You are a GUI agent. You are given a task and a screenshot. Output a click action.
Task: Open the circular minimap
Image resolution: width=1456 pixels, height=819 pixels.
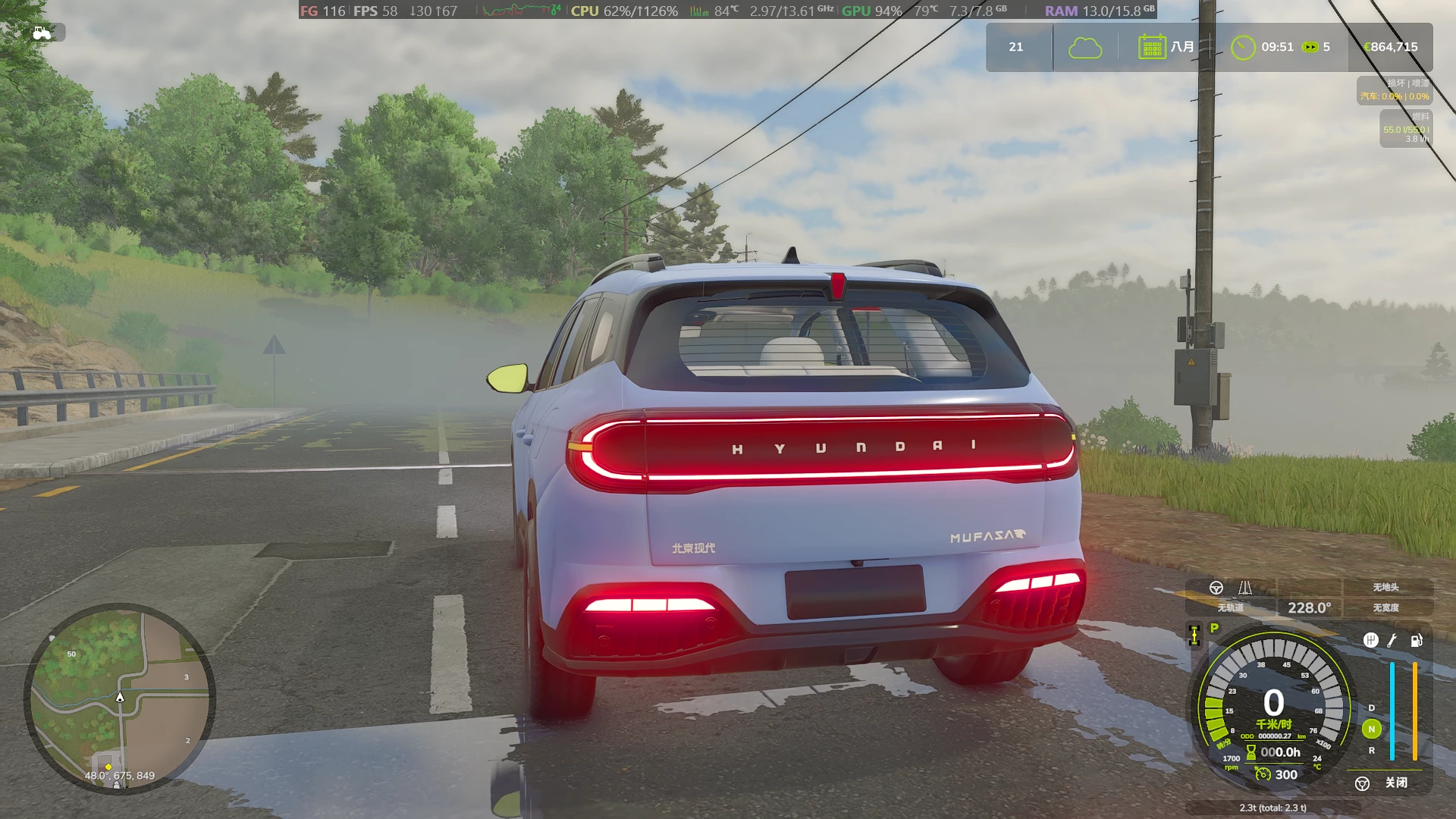(120, 698)
